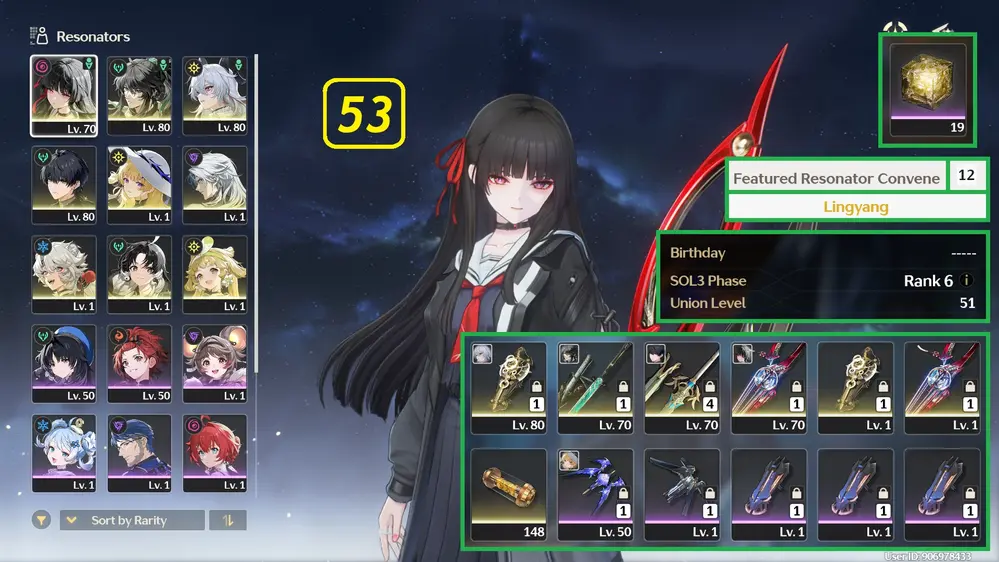Screen dimensions: 999x562
Task: Select the blue-haired man in profile
Action: [x=139, y=453]
